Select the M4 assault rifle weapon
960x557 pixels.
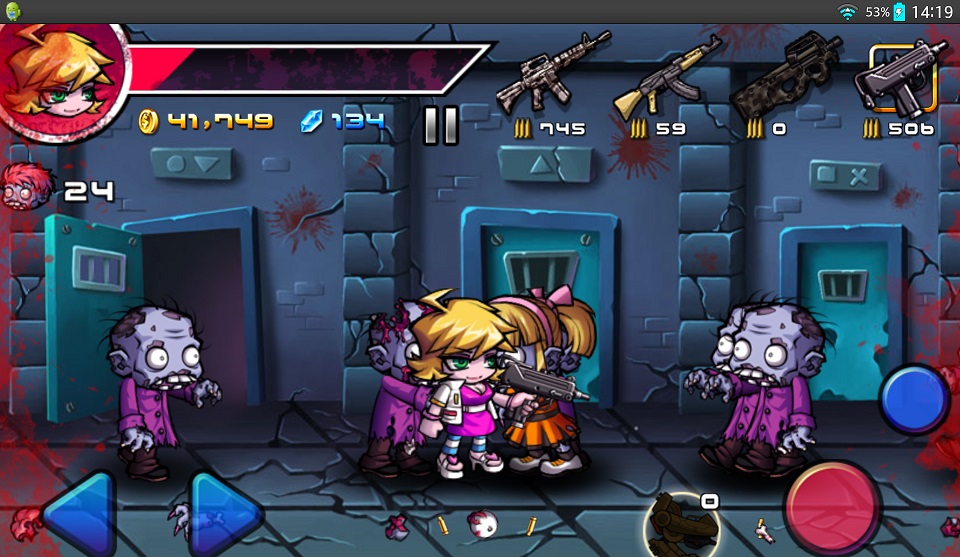[x=552, y=72]
